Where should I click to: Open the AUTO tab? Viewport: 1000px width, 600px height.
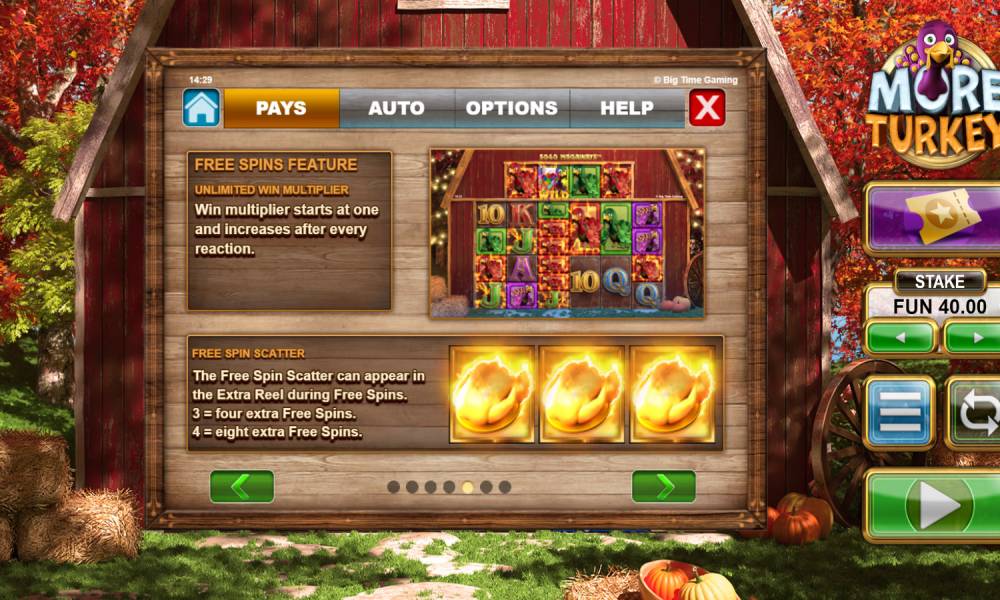click(396, 108)
